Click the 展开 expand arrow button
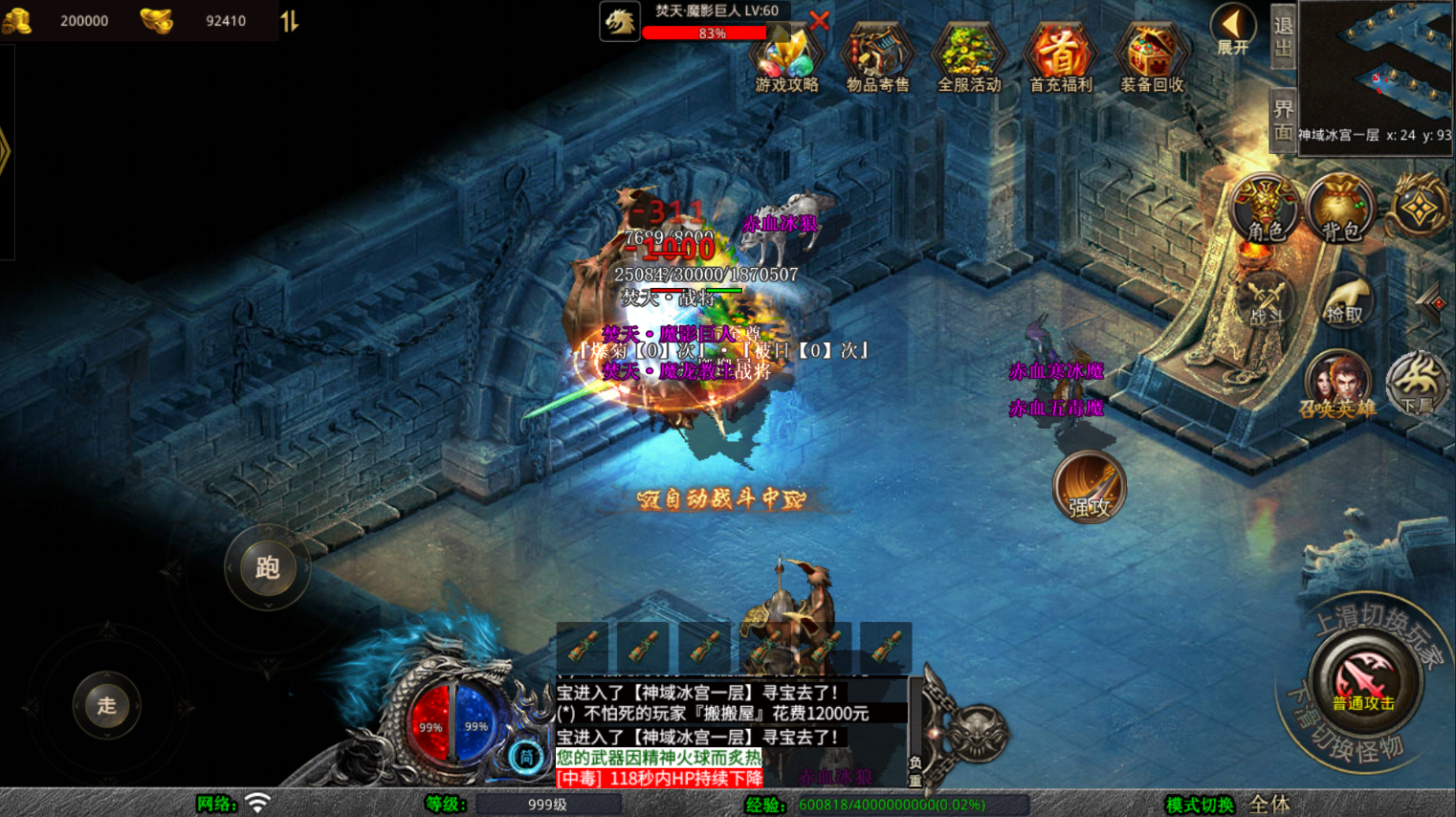Viewport: 1456px width, 817px height. tap(1232, 29)
